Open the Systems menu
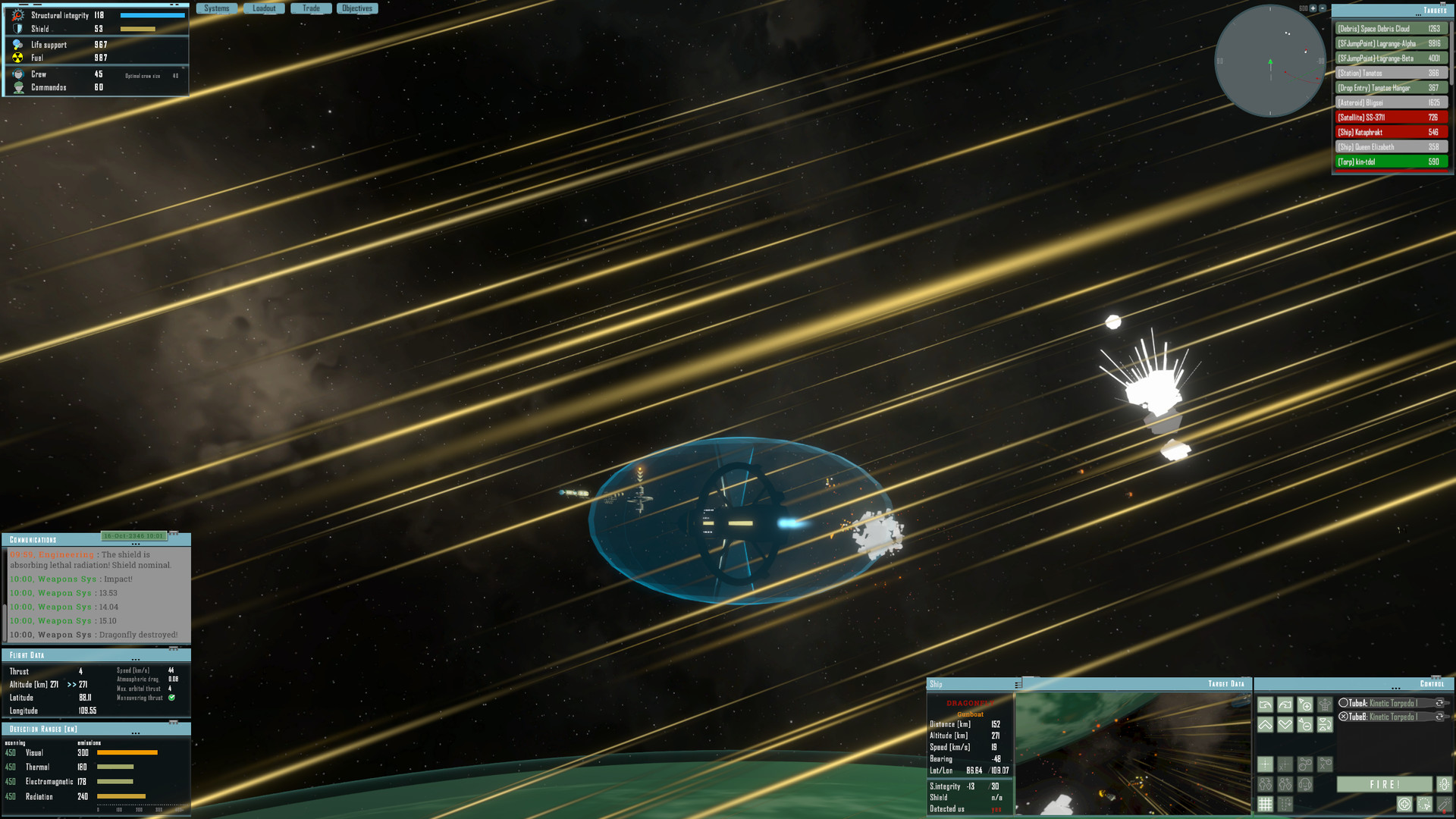1456x819 pixels. click(x=217, y=8)
